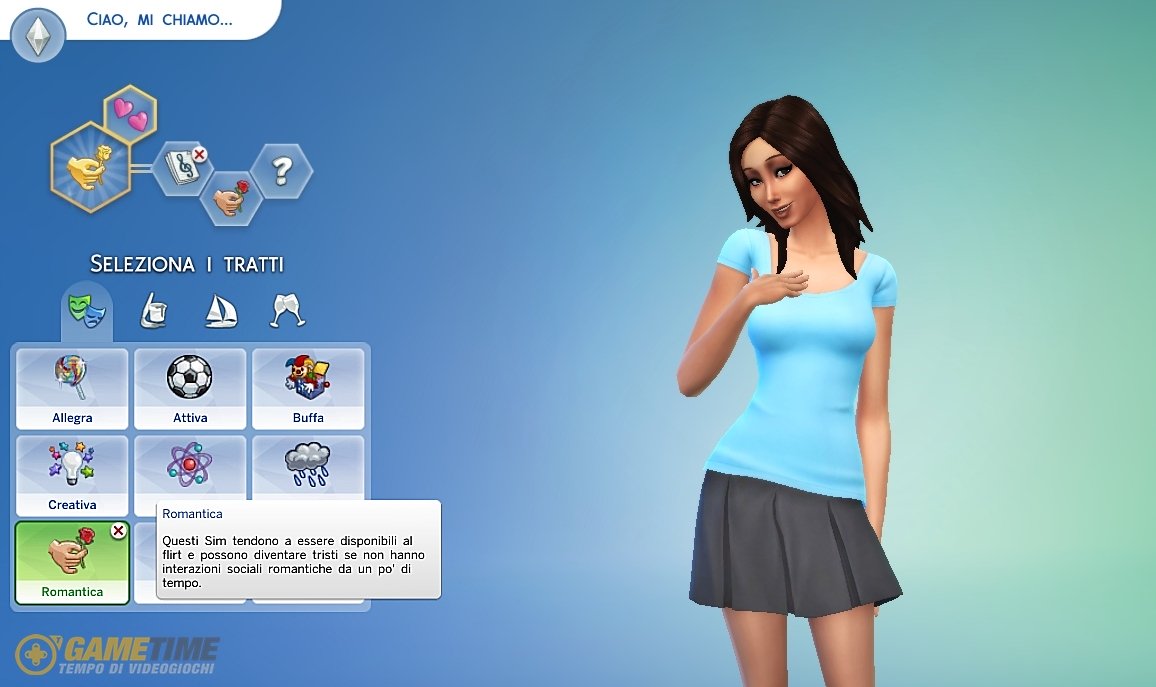Switch to the second trait category tab
1156x687 pixels.
tap(152, 310)
